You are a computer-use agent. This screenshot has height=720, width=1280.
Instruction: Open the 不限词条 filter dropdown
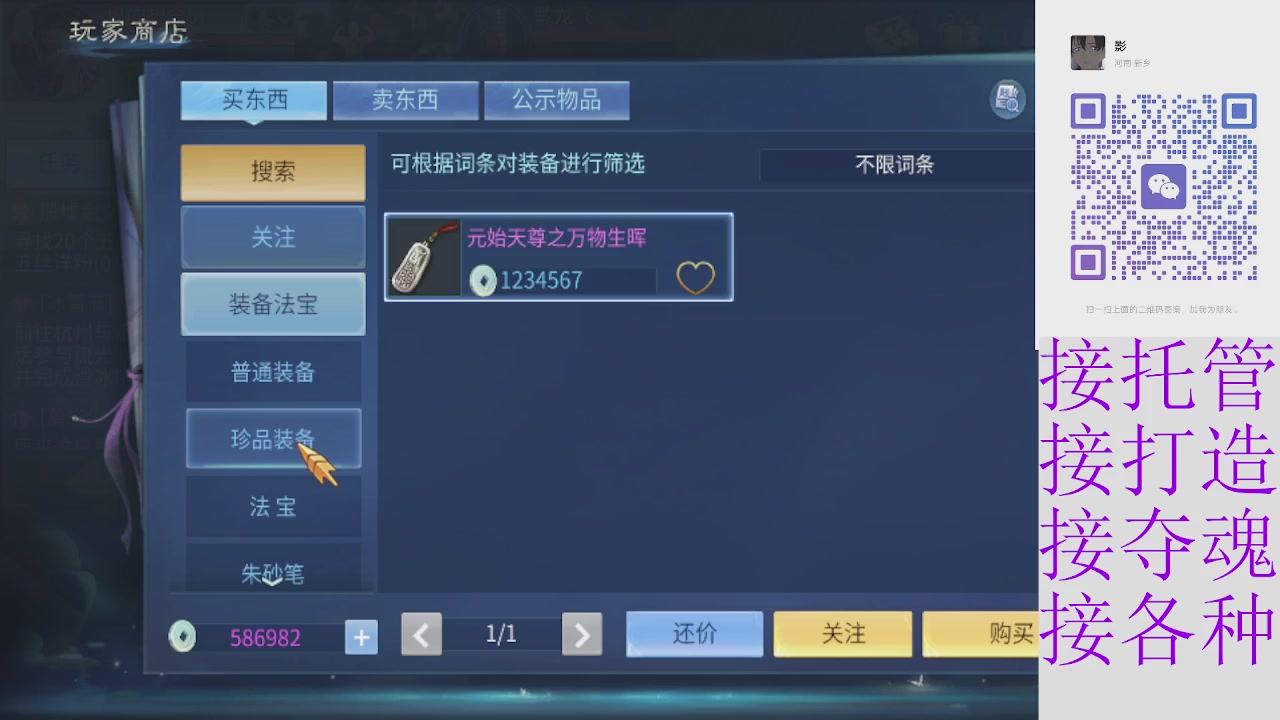(896, 165)
